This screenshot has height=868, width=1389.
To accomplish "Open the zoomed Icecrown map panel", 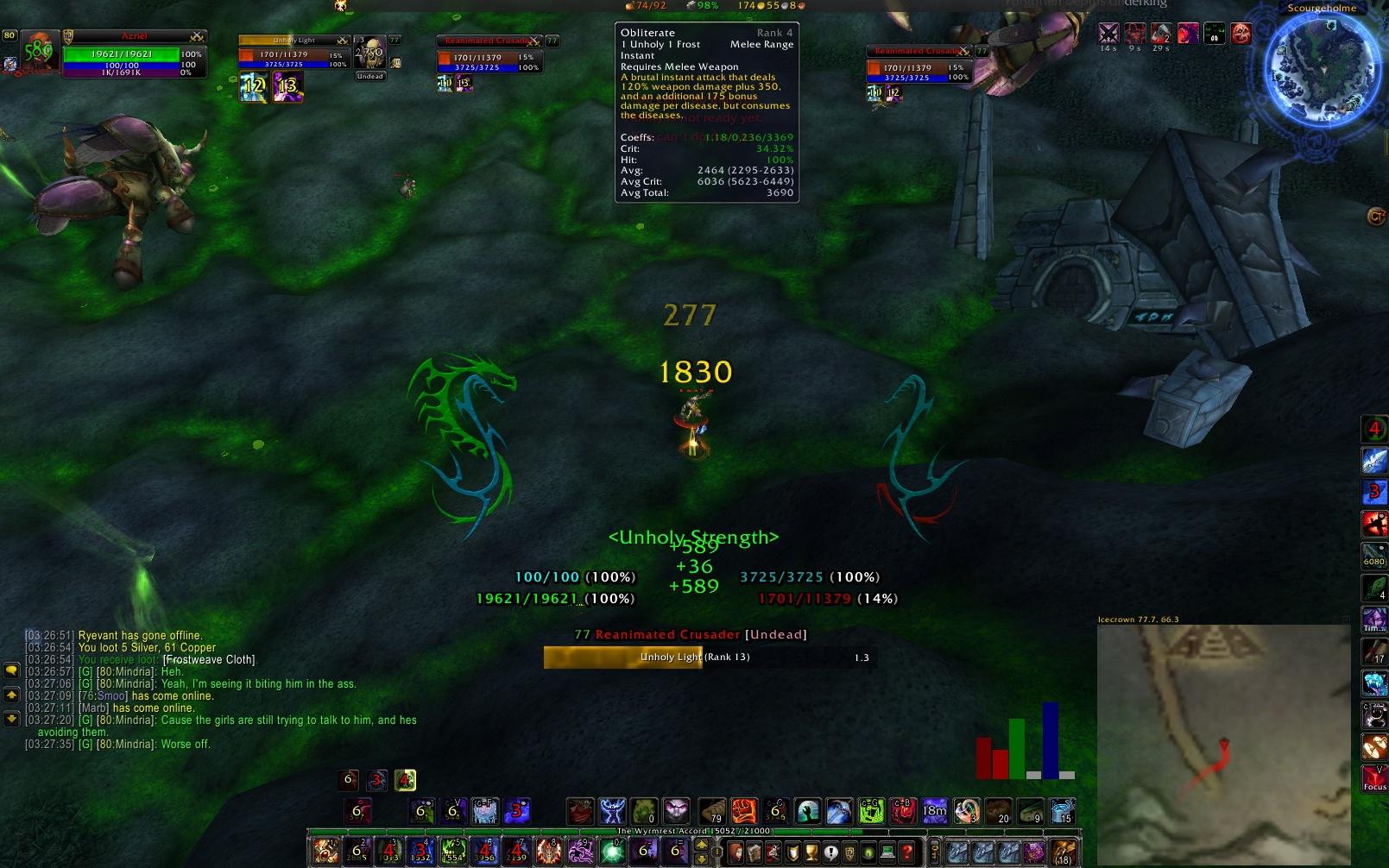I will pos(1222,742).
